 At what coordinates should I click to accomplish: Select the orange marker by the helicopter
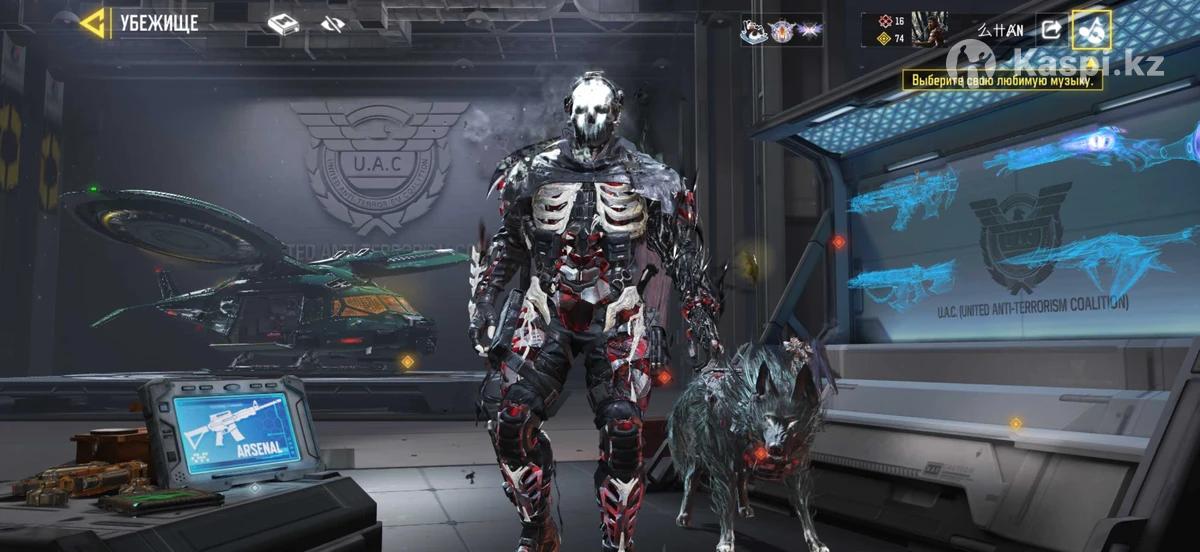pos(407,361)
